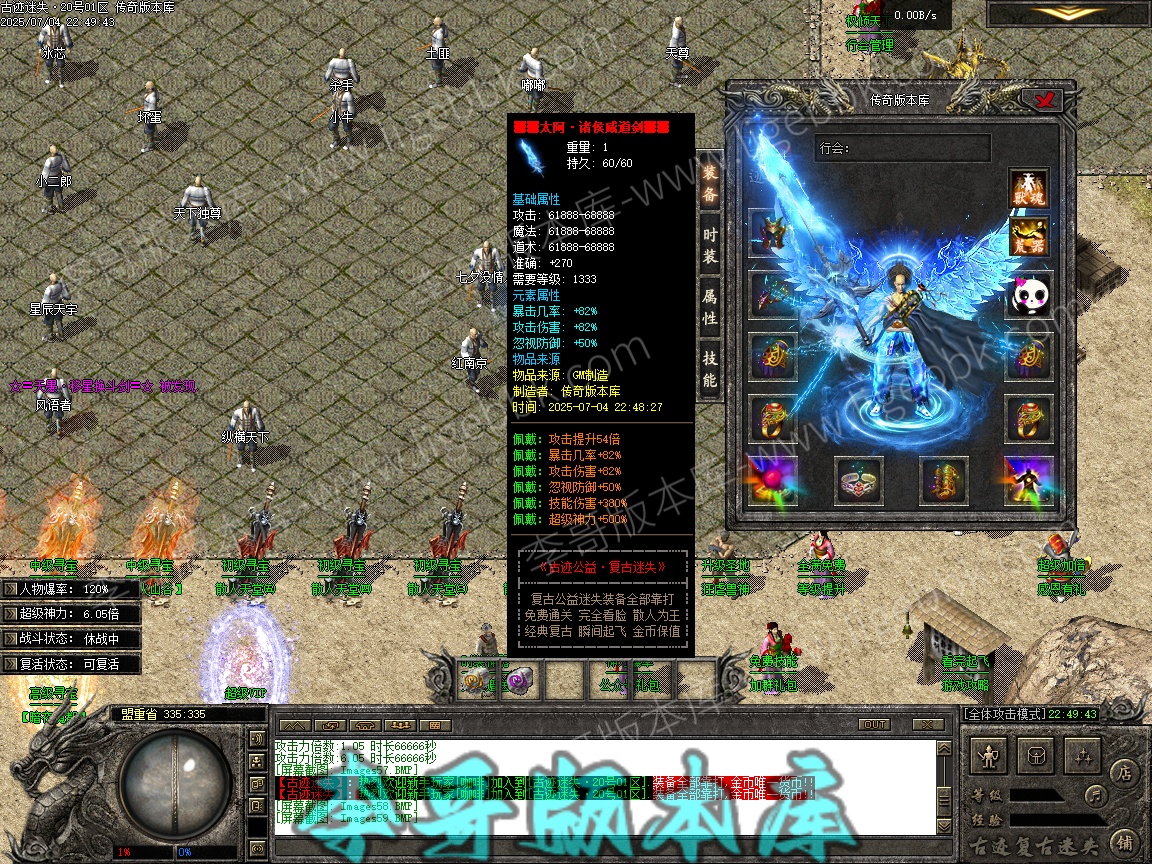Use the purple scroll hotbar item

coord(520,681)
